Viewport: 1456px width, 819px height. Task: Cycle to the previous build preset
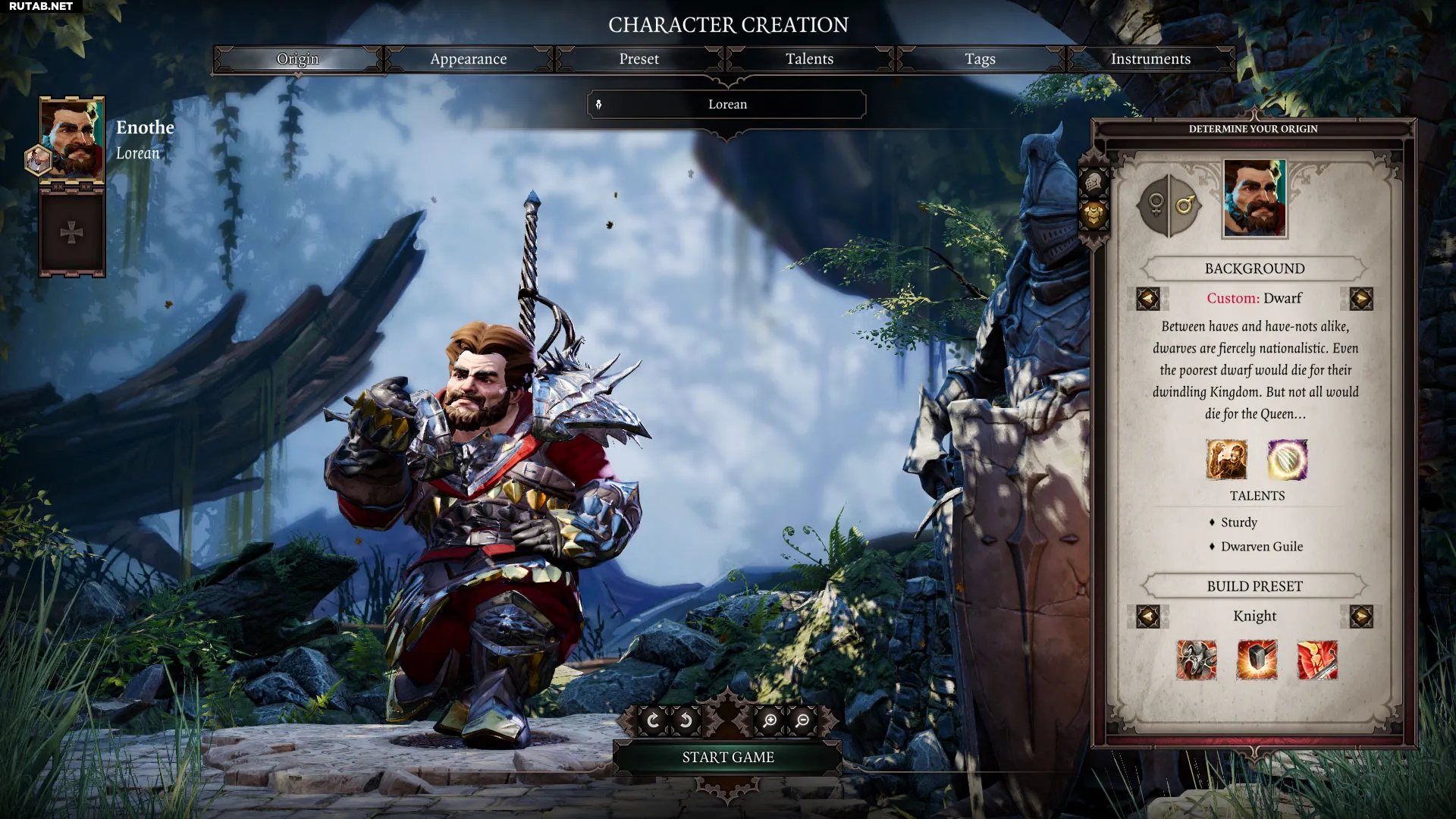(1148, 617)
